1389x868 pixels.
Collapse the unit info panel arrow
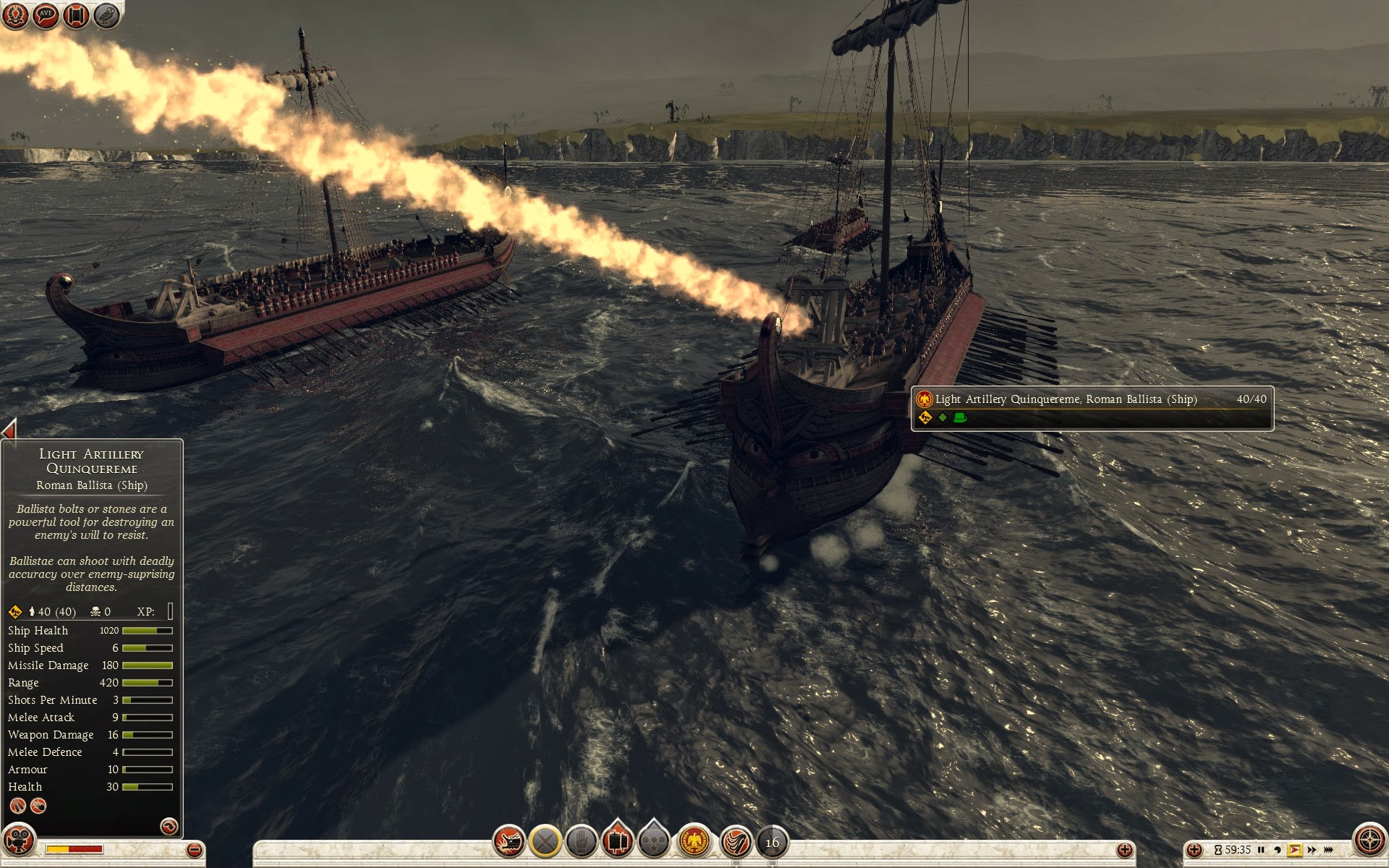tap(9, 430)
